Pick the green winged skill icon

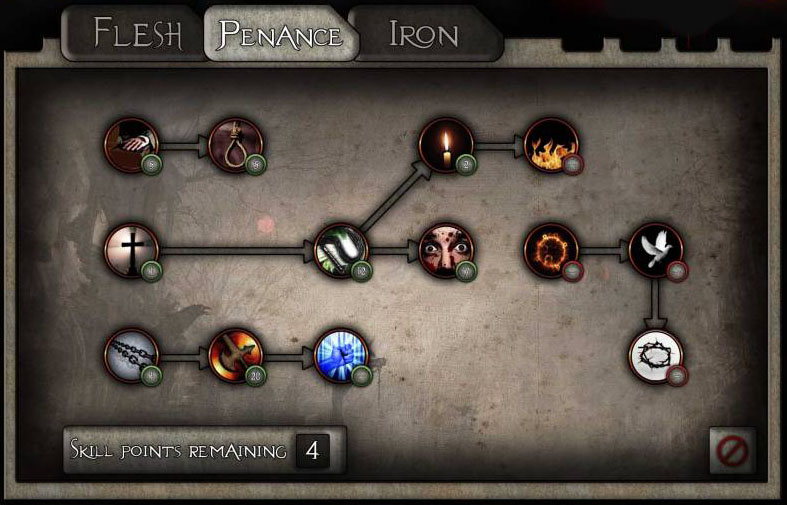pos(341,250)
